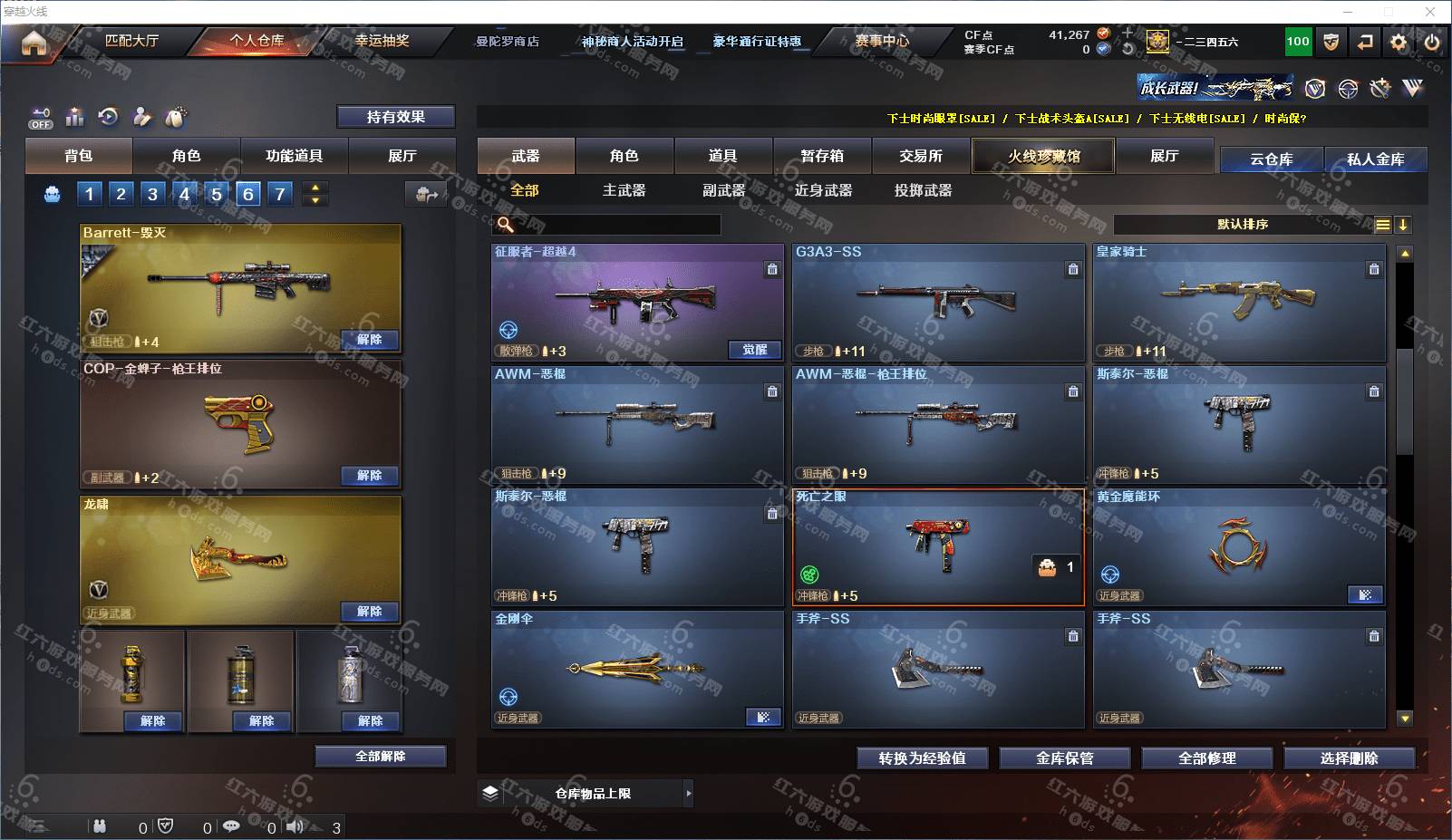Awaken the 征服者-超越4 with 觉醒

point(754,351)
